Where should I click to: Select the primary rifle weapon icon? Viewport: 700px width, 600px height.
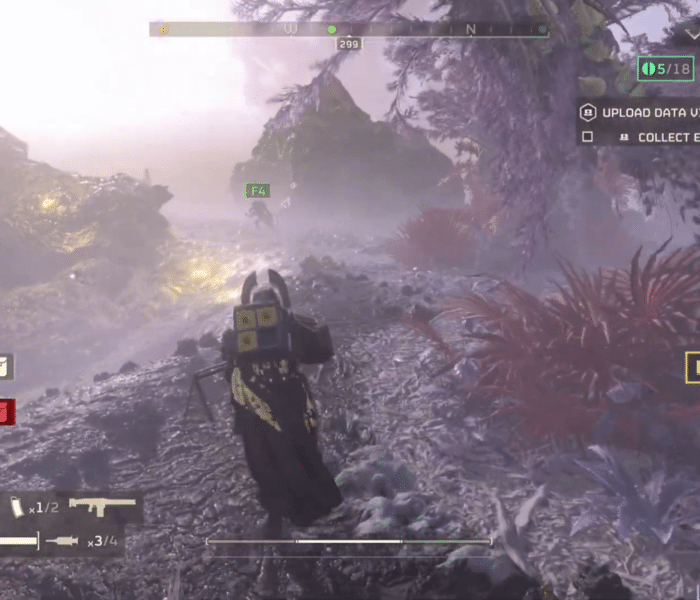click(102, 506)
